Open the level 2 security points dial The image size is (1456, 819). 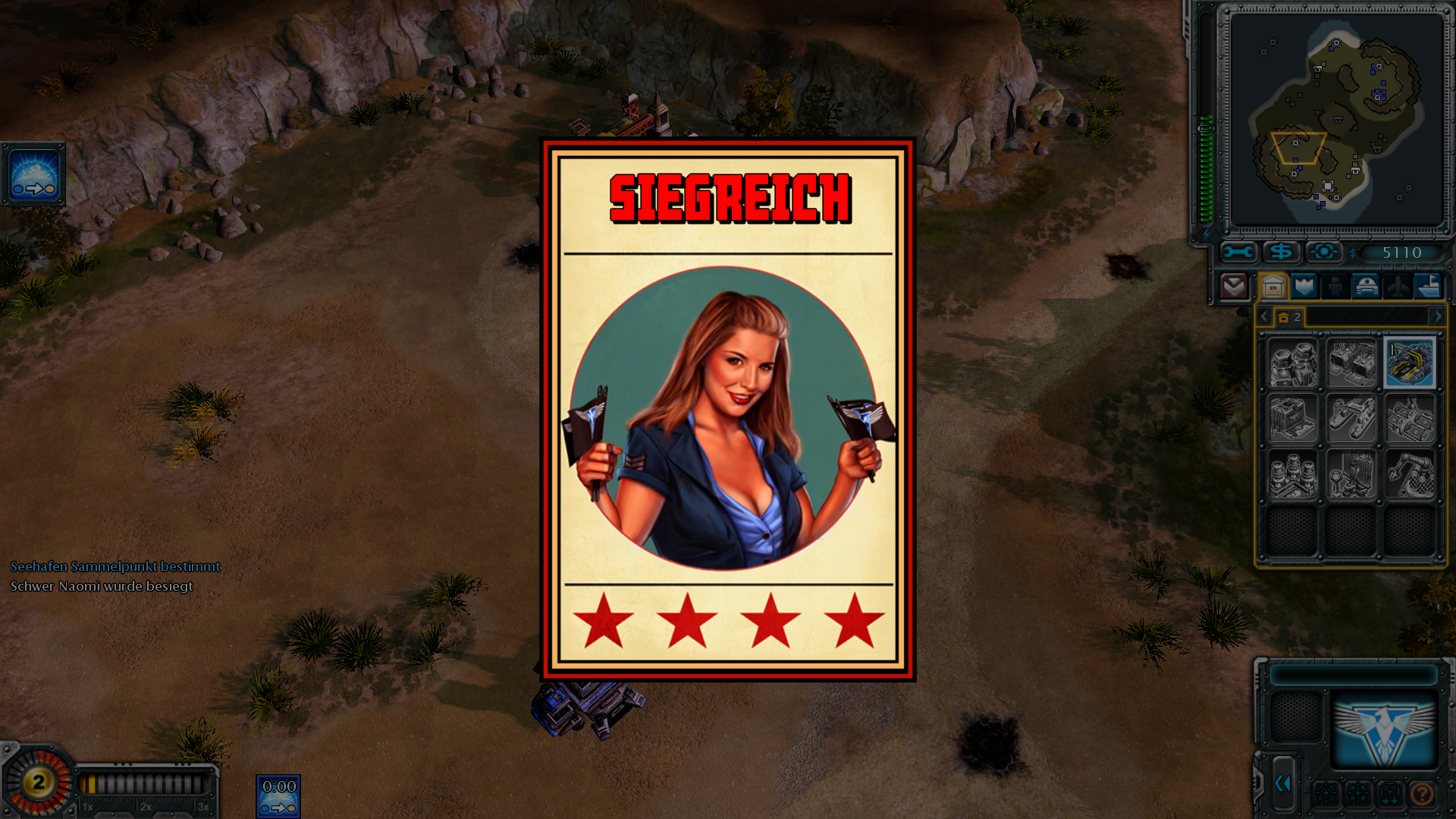[38, 783]
